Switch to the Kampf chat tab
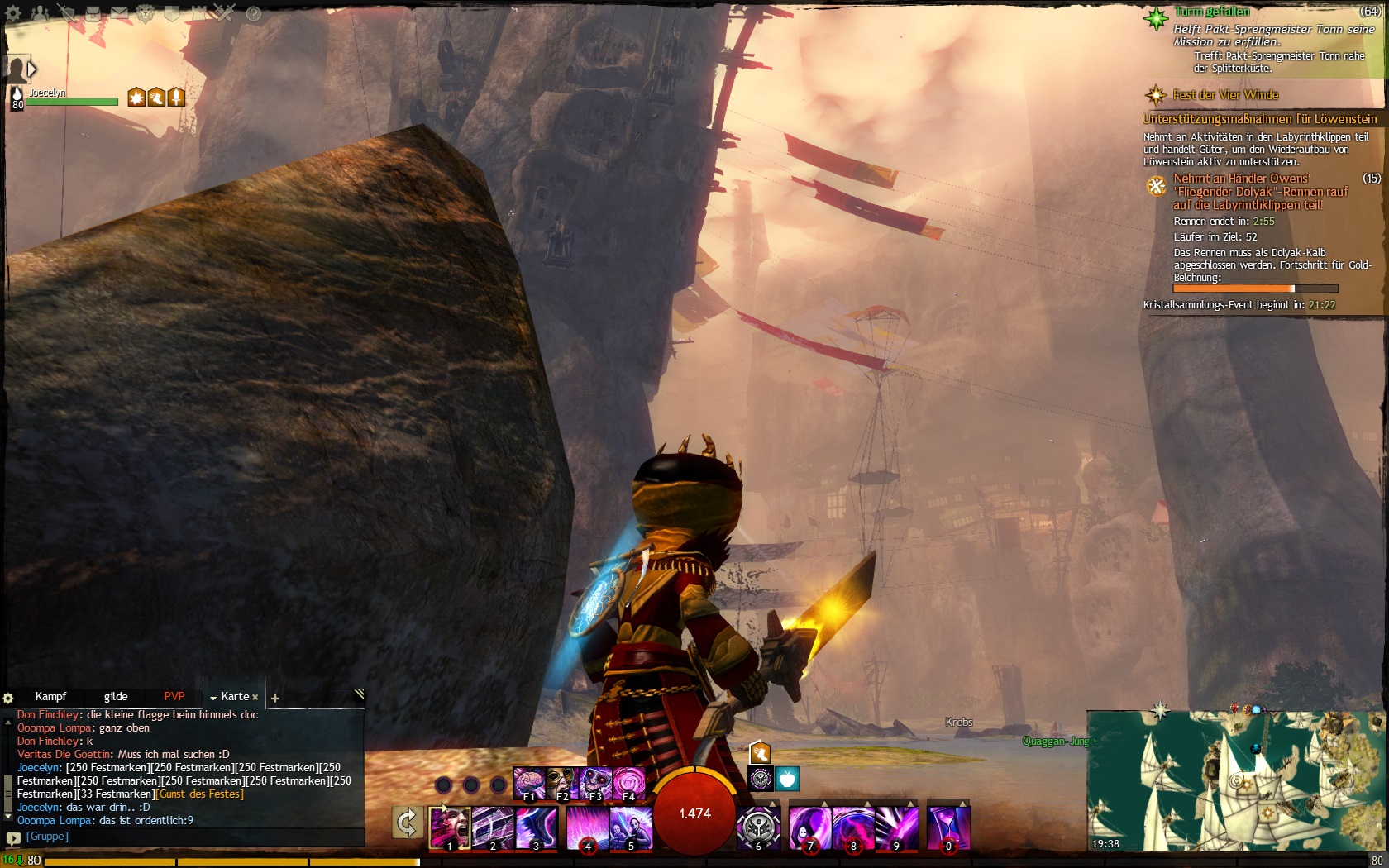Image resolution: width=1389 pixels, height=868 pixels. coord(50,697)
